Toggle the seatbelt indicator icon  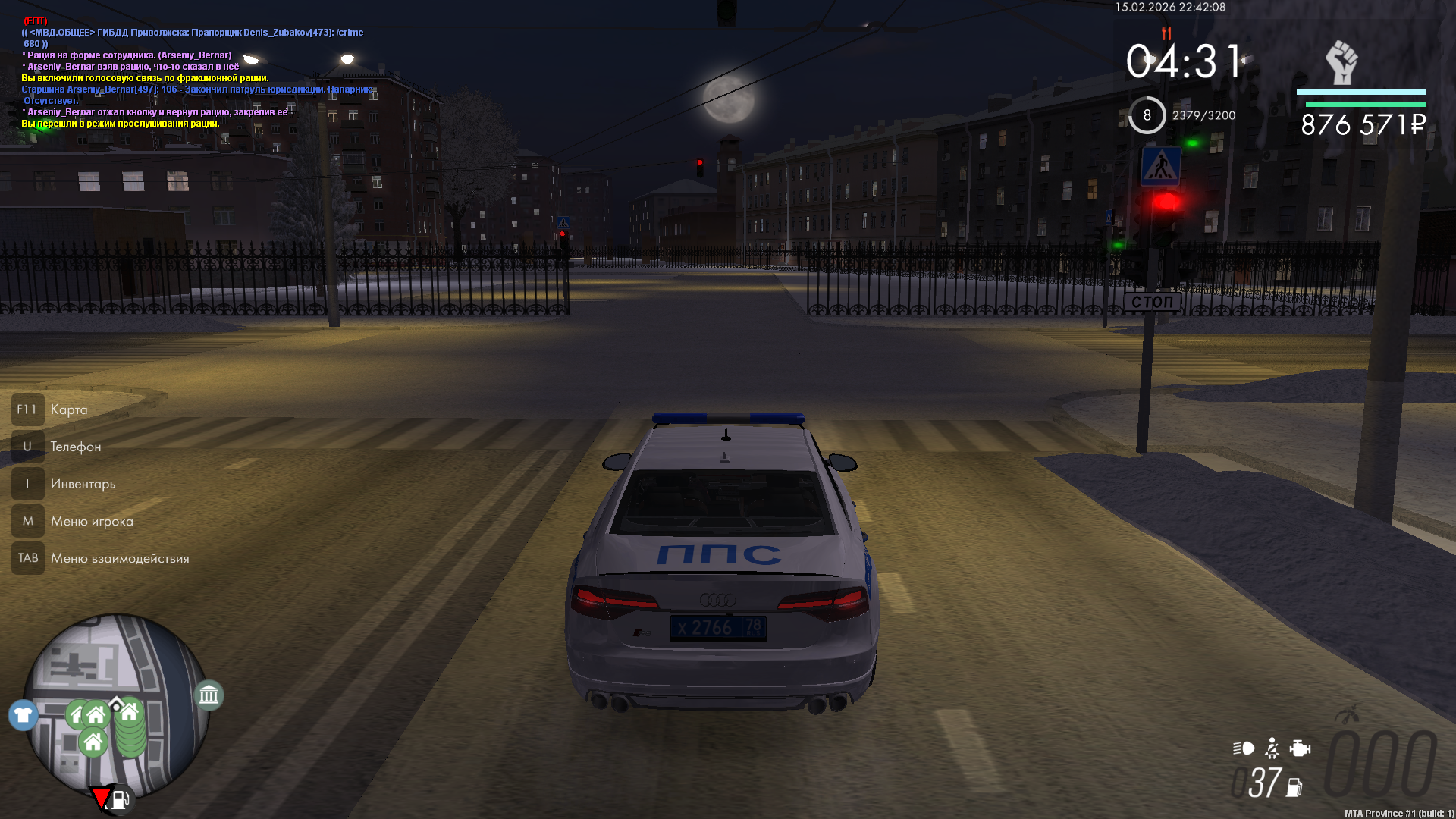[1272, 748]
